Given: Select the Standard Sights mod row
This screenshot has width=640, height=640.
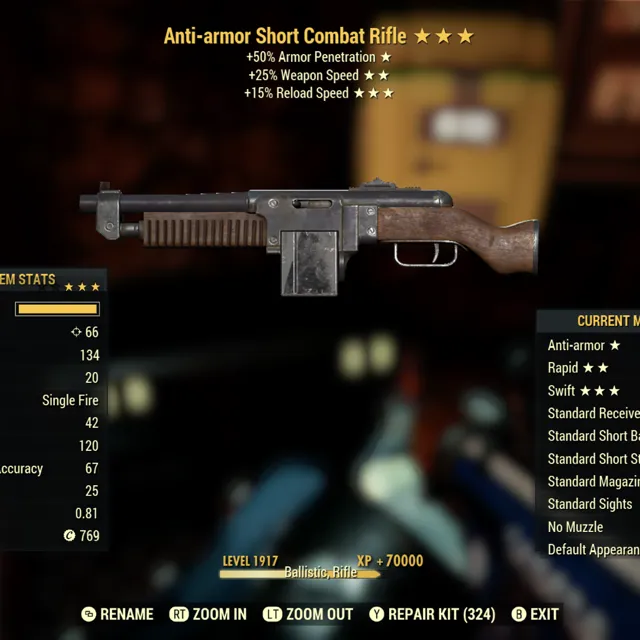Looking at the screenshot, I should coord(590,504).
